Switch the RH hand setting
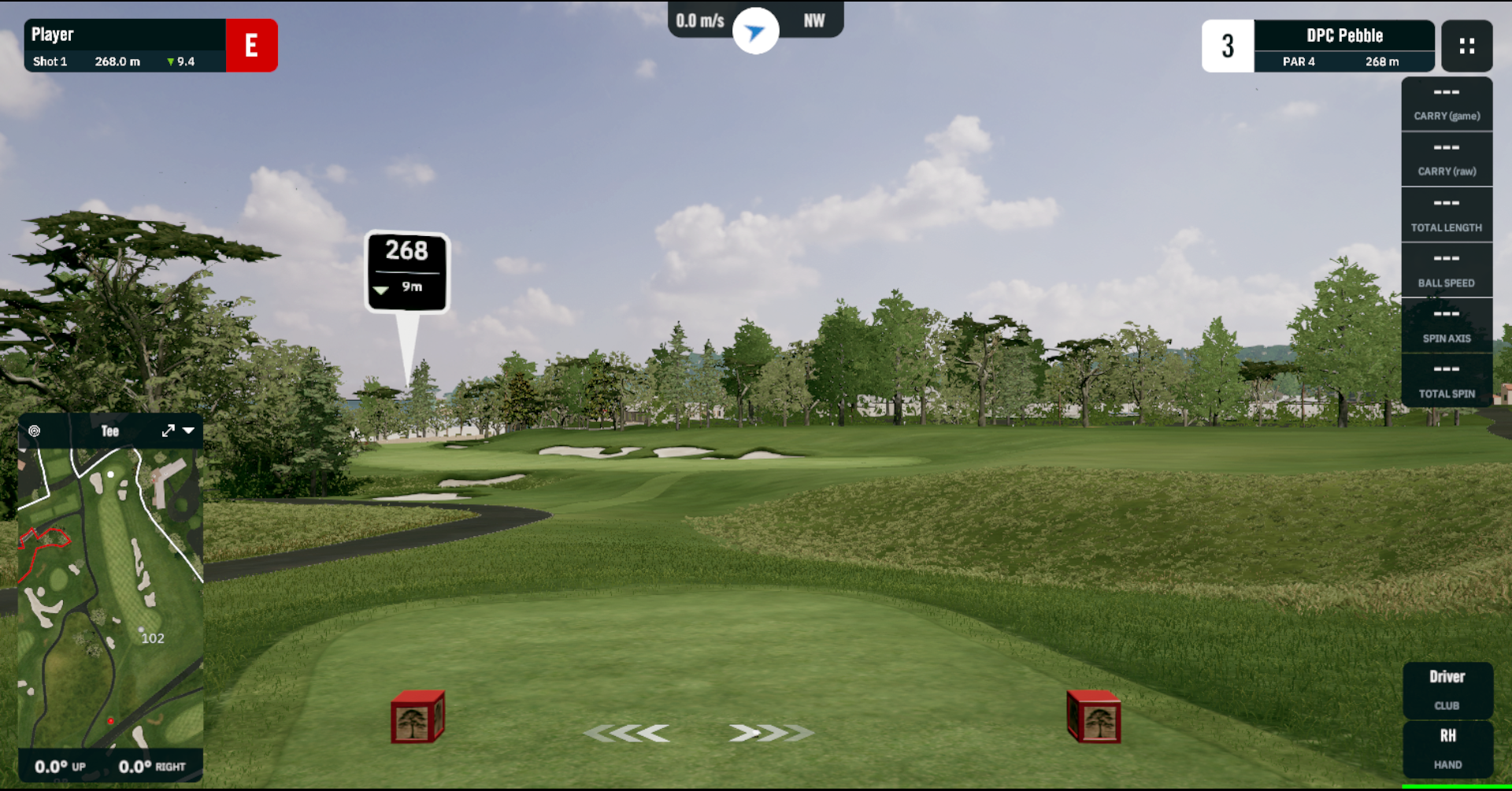Screen dimensions: 1512x791 click(x=1447, y=748)
